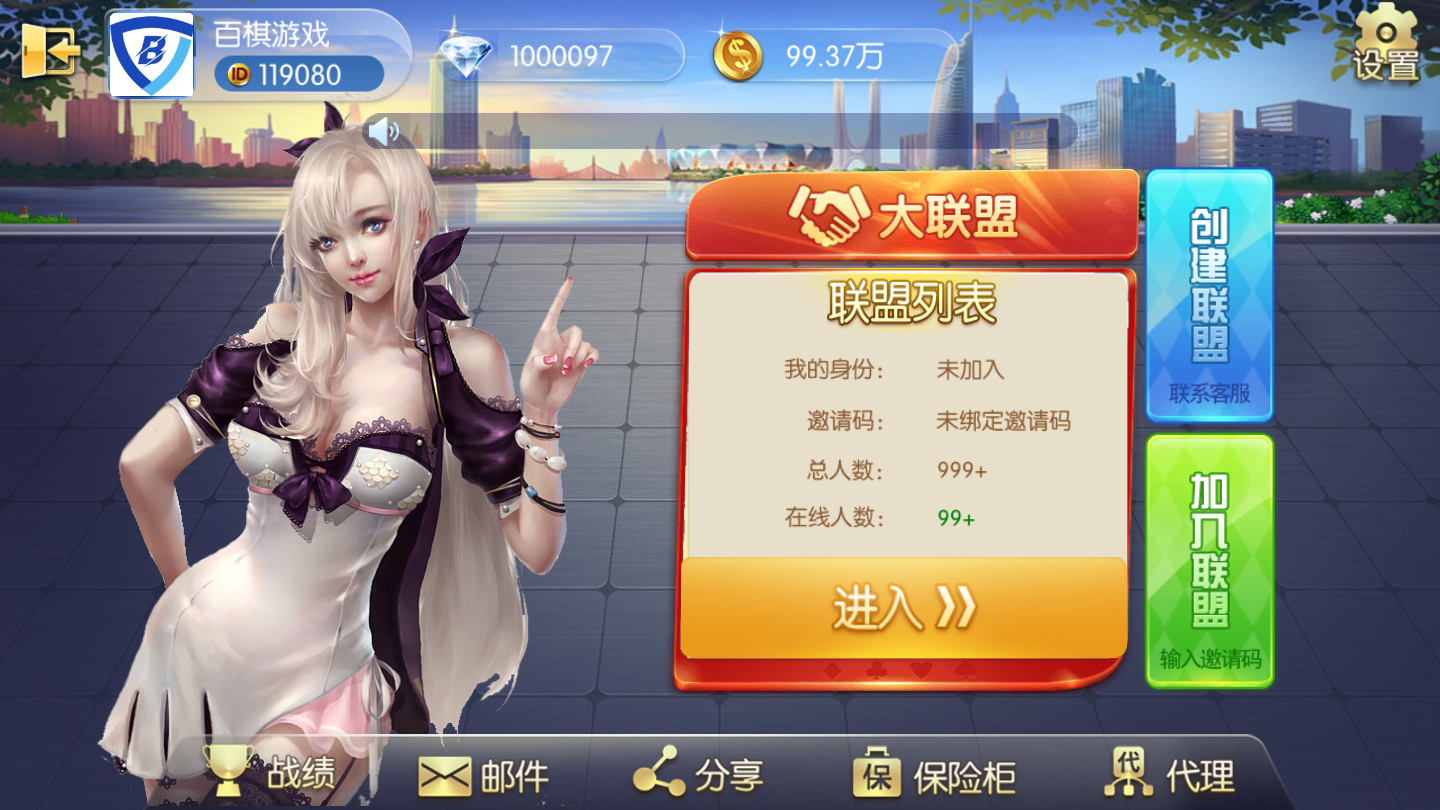Click the 百棋游戏 shield logo

(x=150, y=55)
